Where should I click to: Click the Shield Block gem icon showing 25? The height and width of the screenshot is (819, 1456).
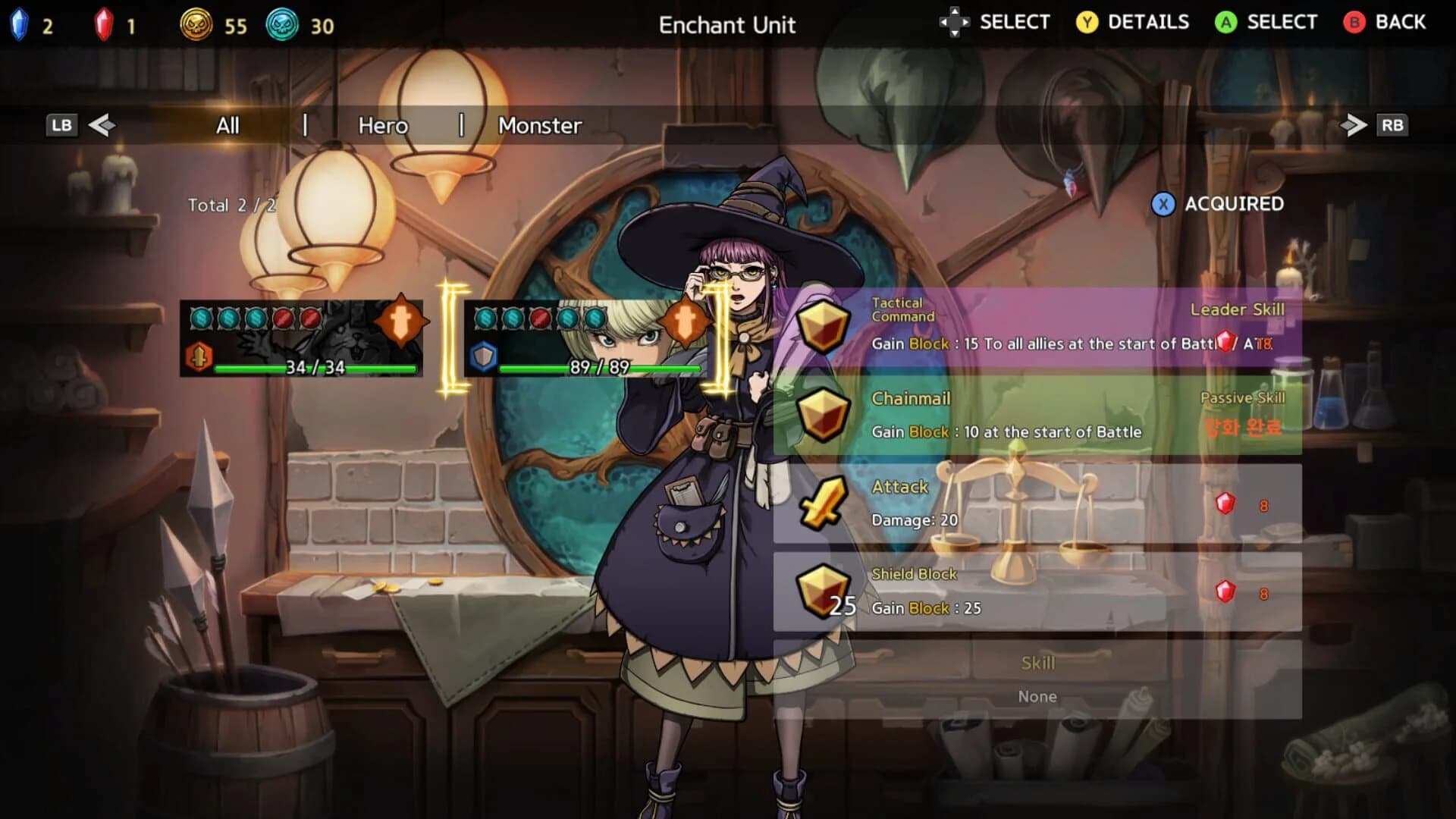(823, 588)
